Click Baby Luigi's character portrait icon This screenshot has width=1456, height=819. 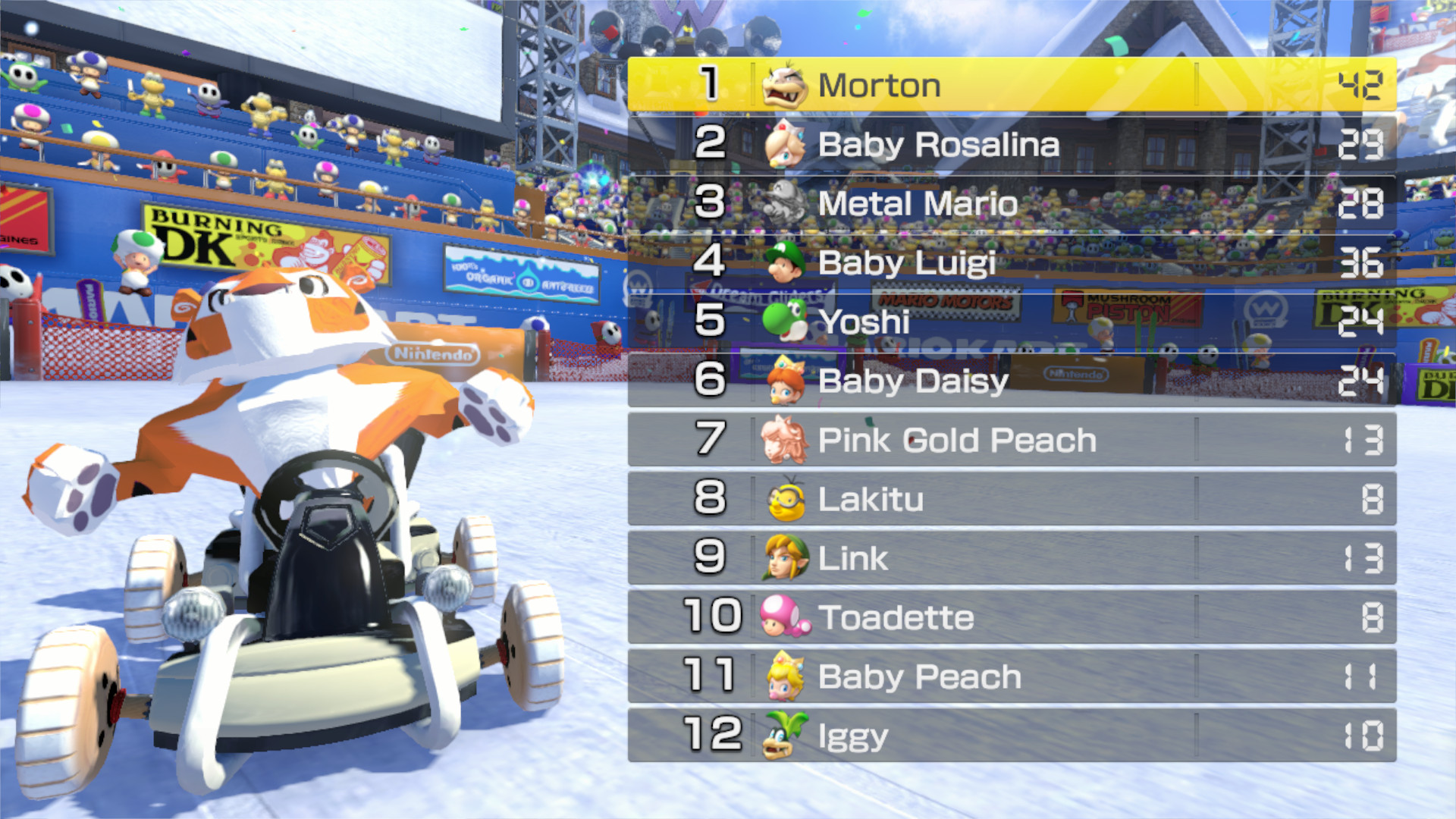(786, 262)
